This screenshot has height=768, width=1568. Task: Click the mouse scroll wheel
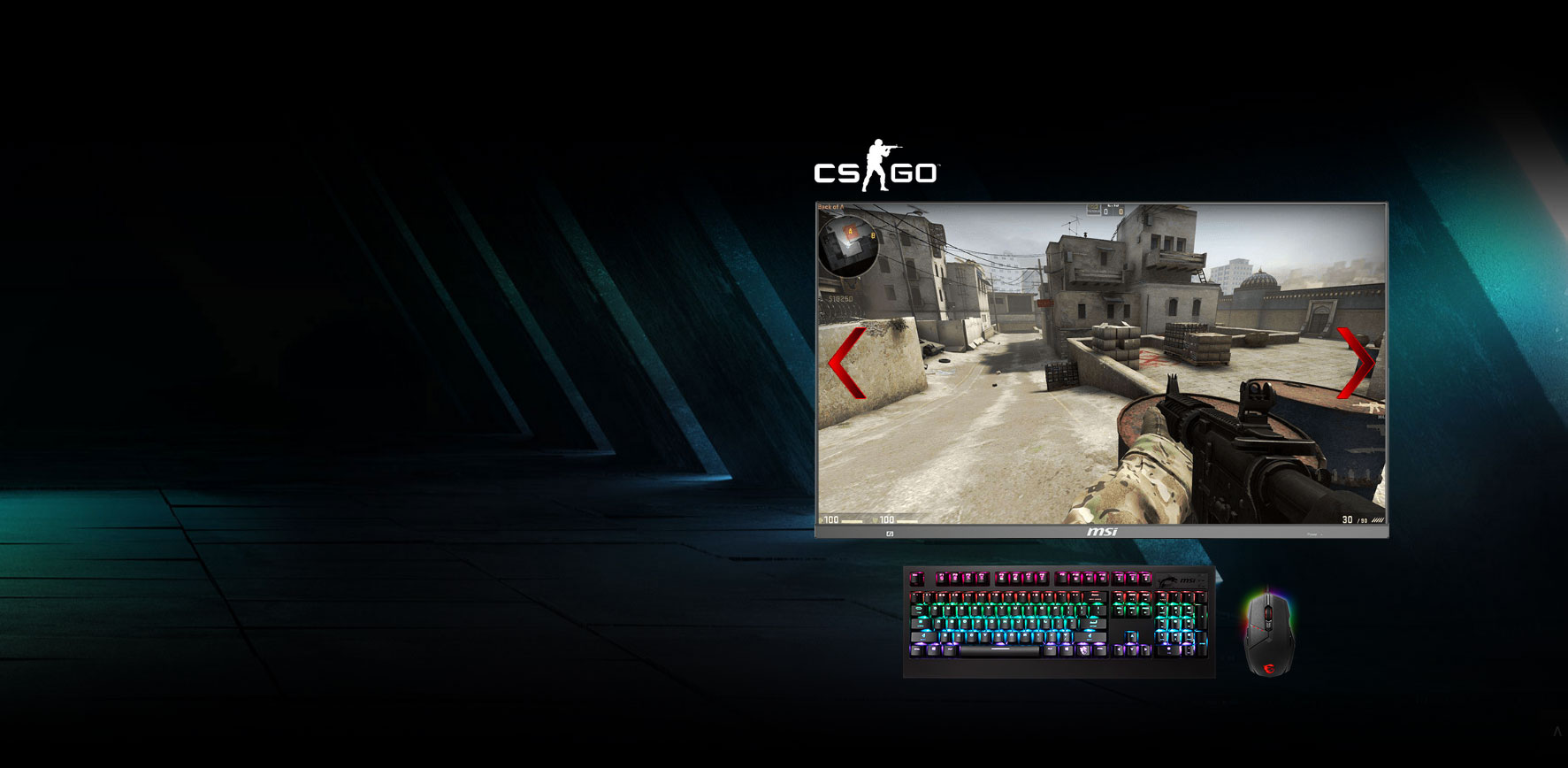pos(1269,613)
